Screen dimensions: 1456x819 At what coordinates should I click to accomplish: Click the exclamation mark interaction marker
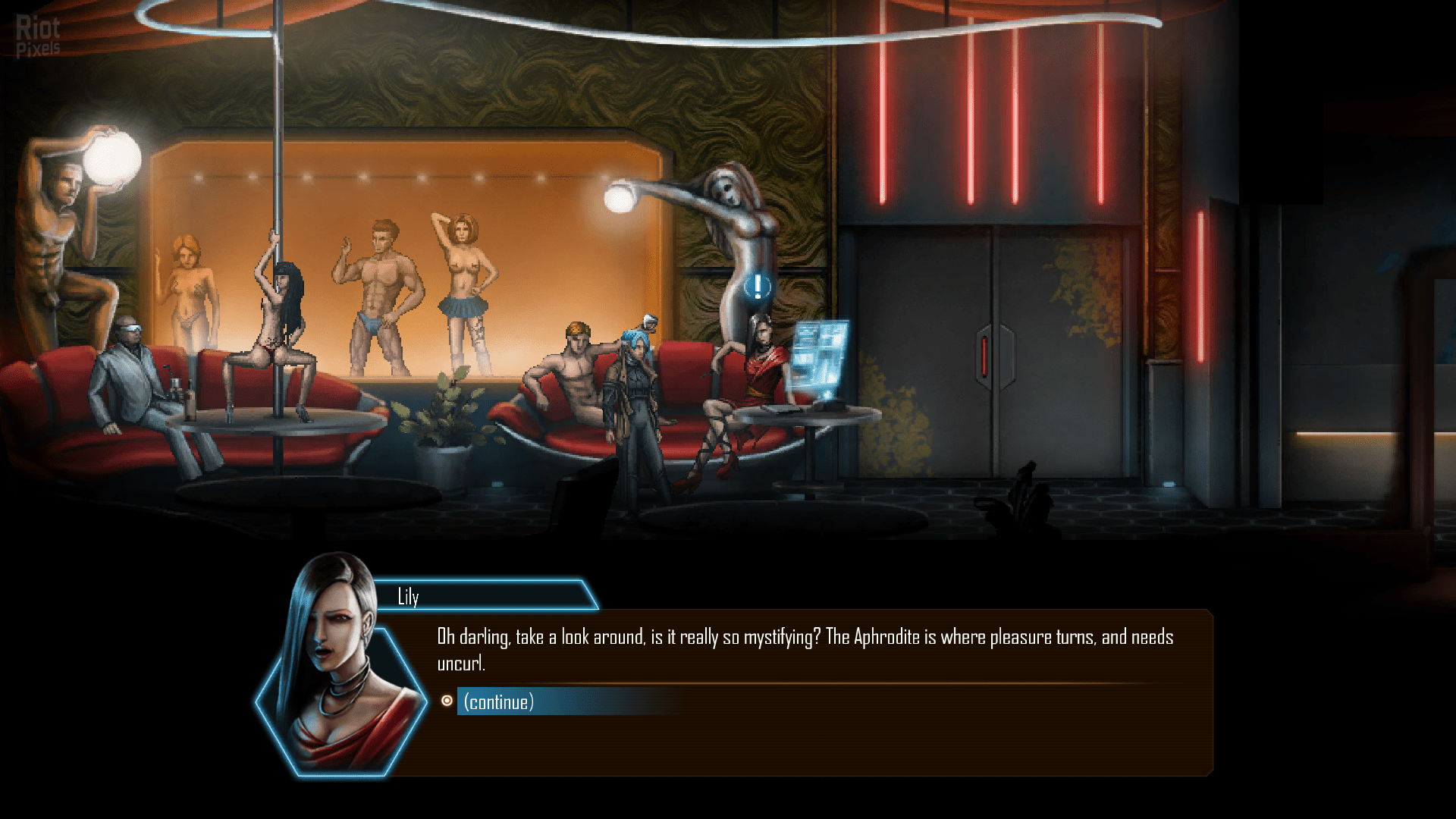point(757,287)
